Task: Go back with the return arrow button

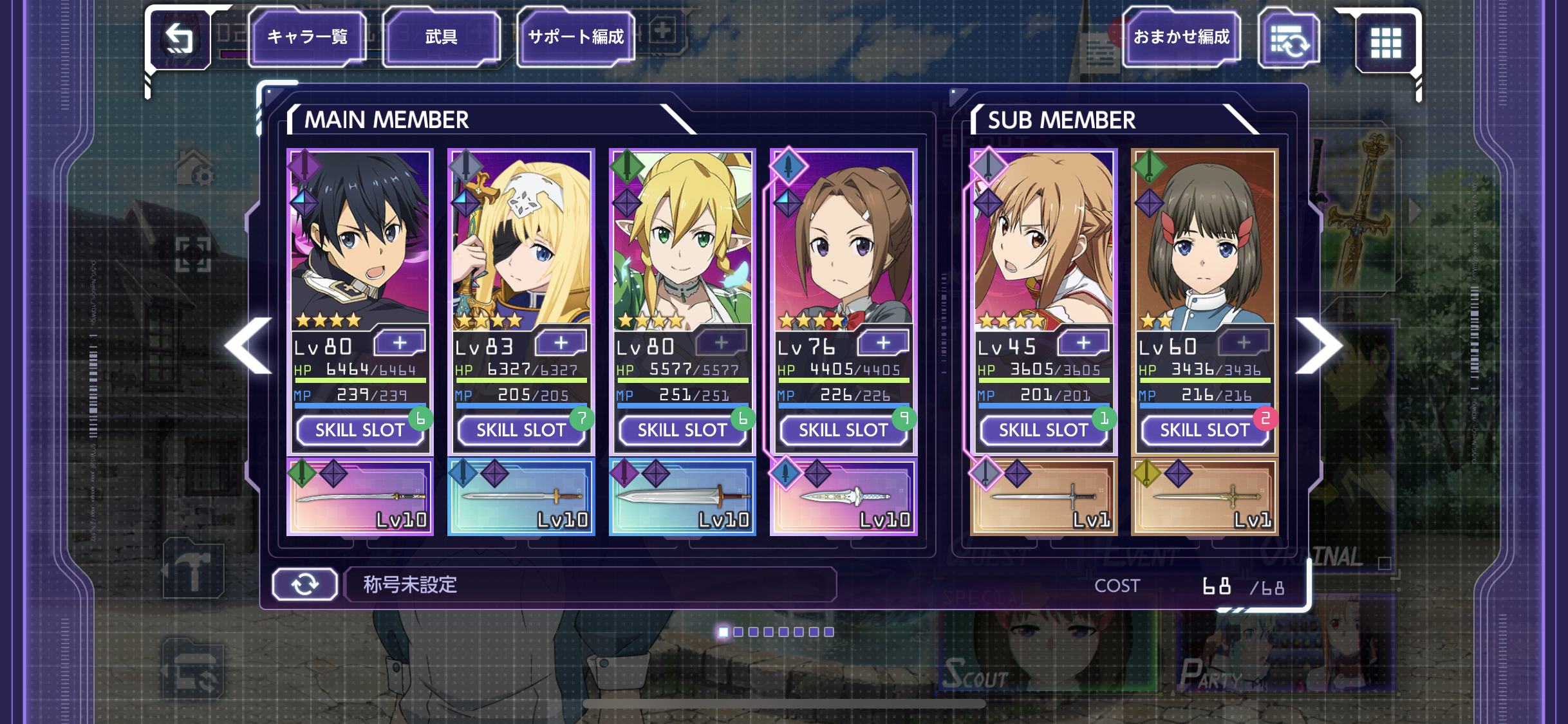Action: tap(180, 39)
